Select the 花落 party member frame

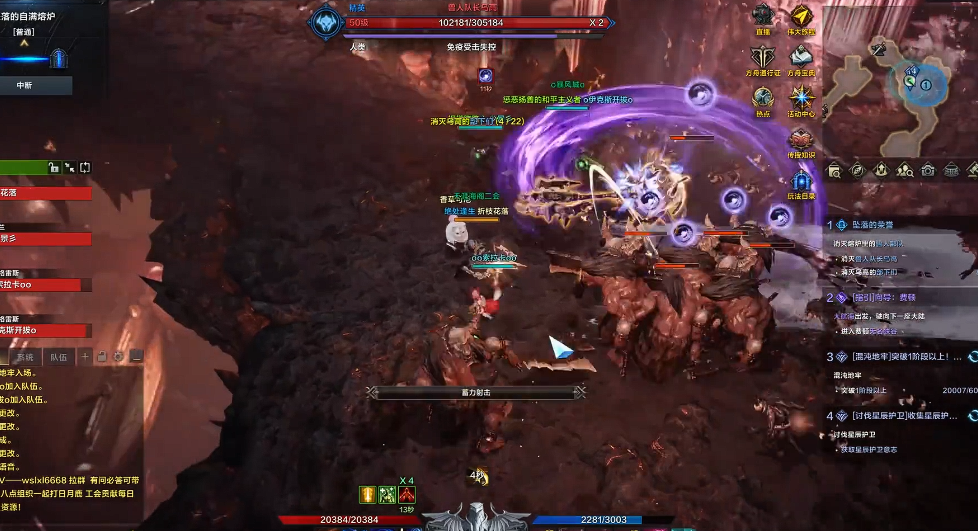[x=45, y=193]
